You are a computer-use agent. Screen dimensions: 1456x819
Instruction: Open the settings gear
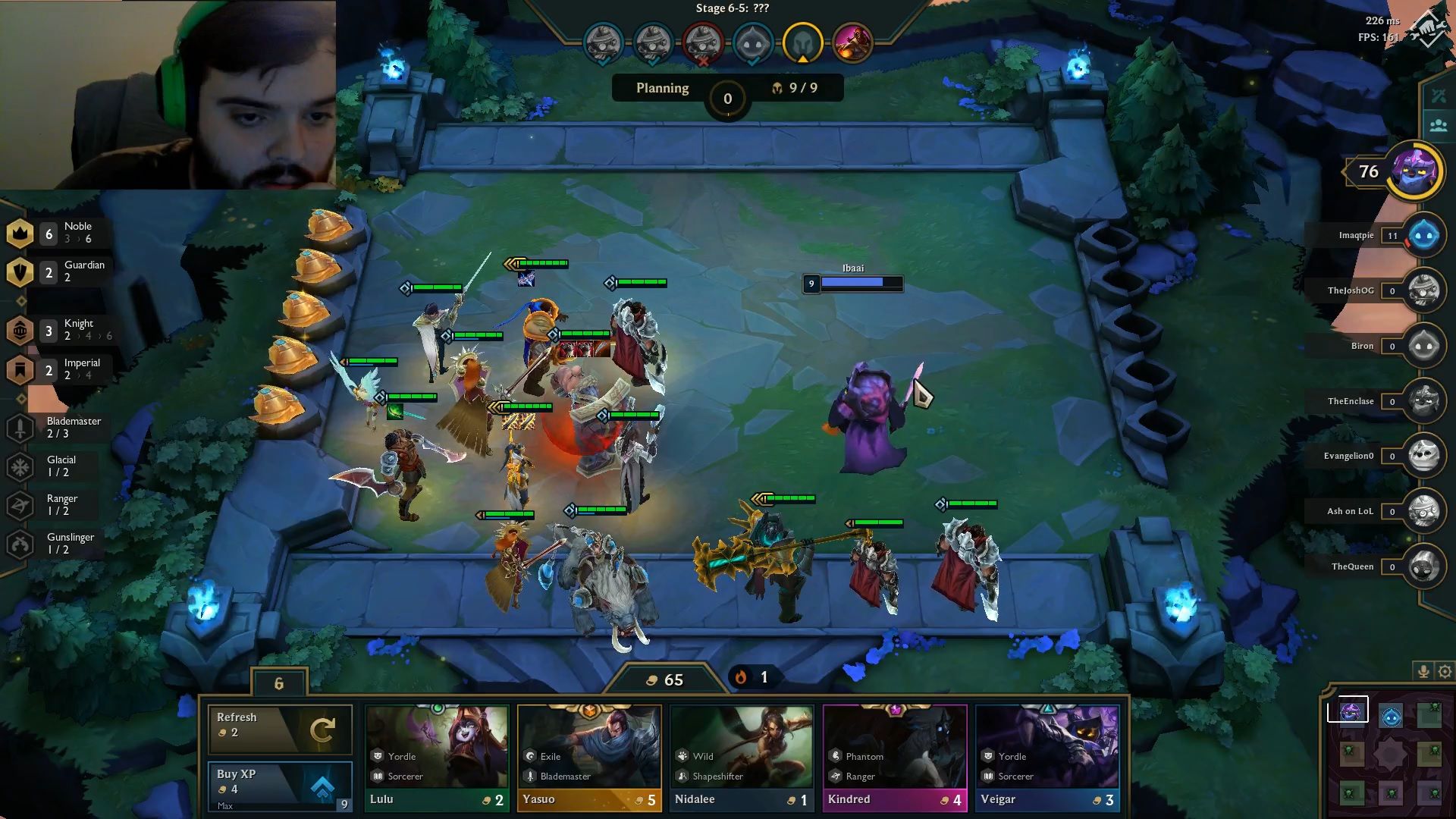pos(1443,671)
